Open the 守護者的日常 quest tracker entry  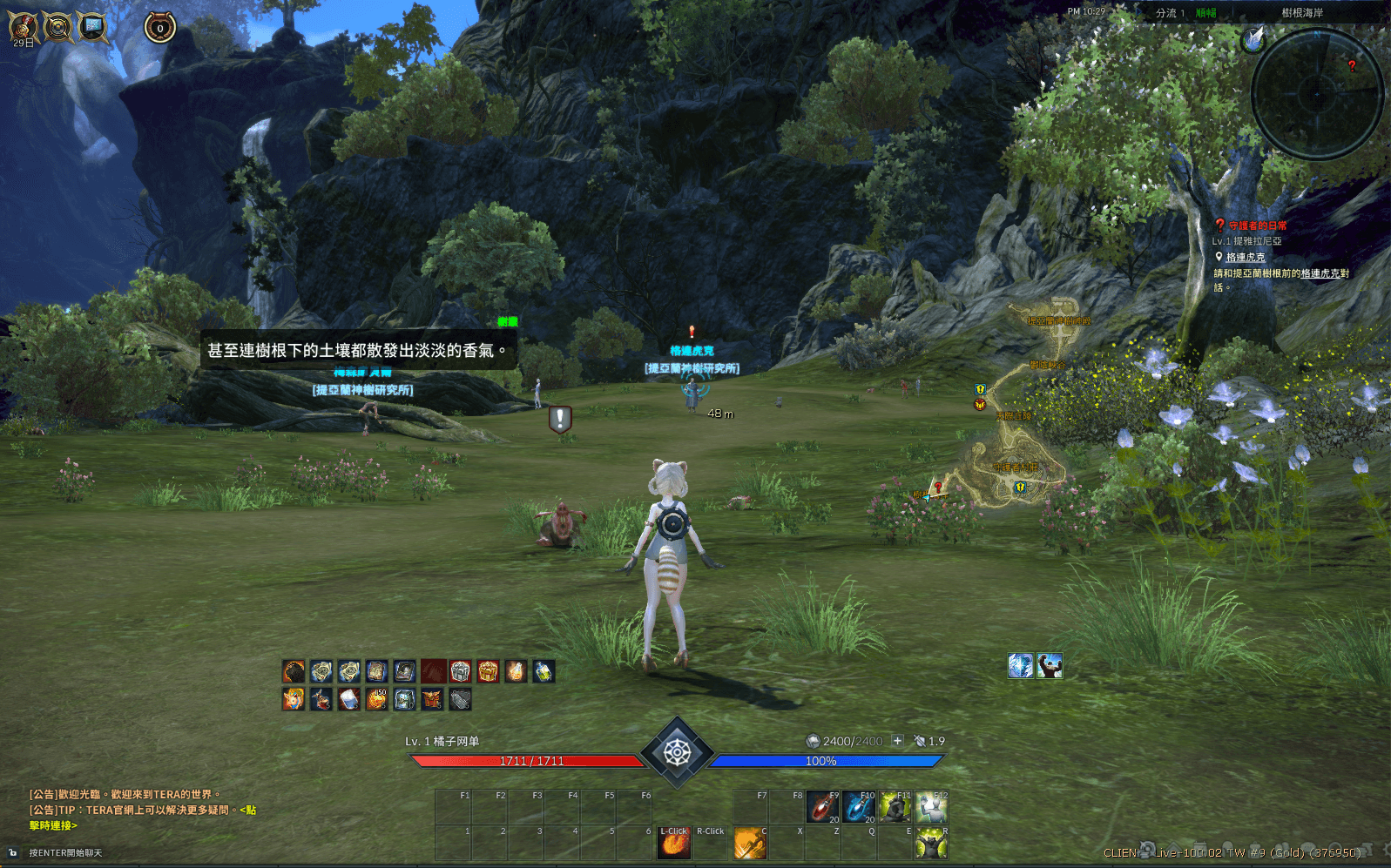pyautogui.click(x=1257, y=225)
